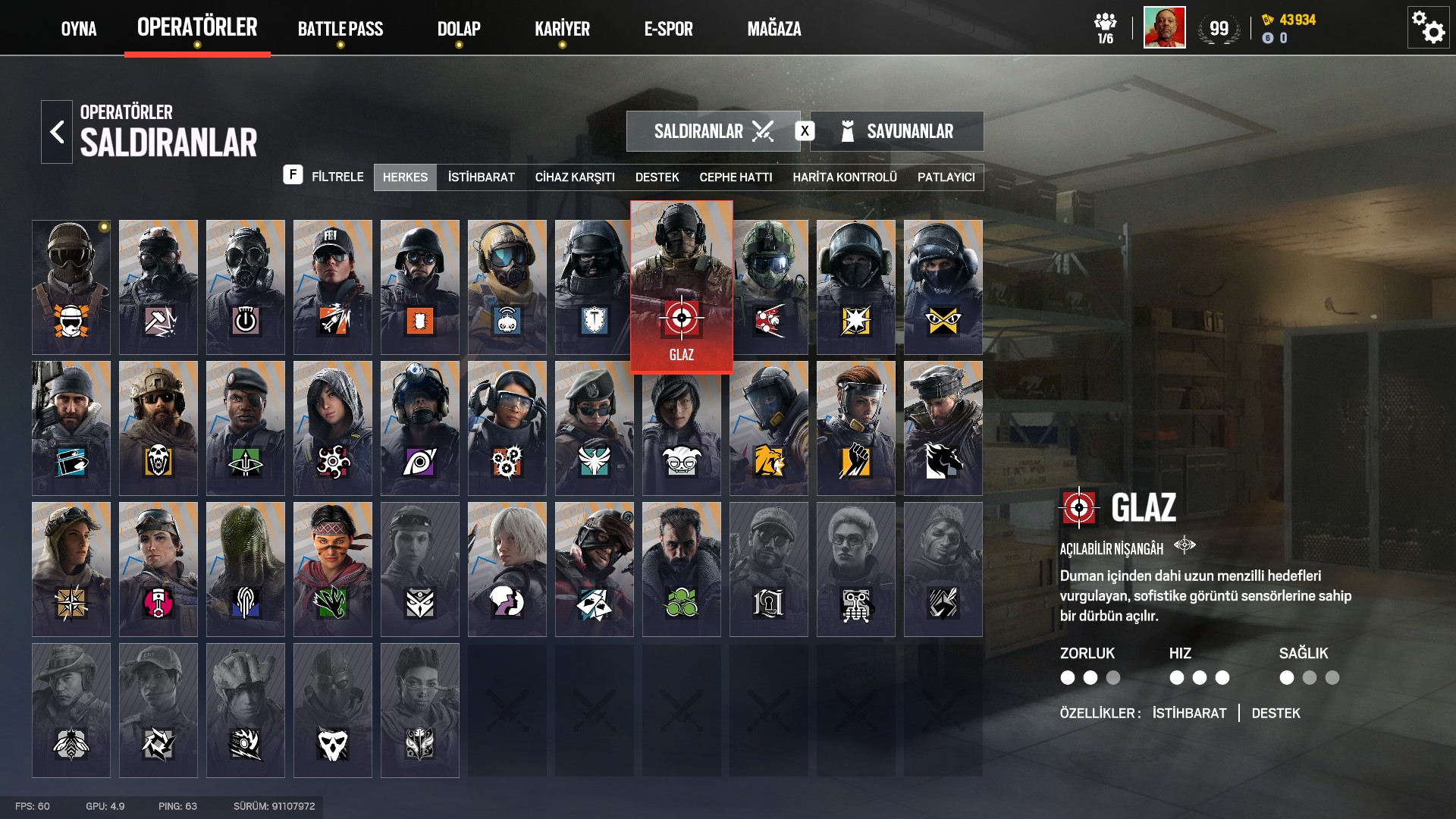Visit the MAĞAZA store
This screenshot has height=819, width=1456.
point(774,29)
